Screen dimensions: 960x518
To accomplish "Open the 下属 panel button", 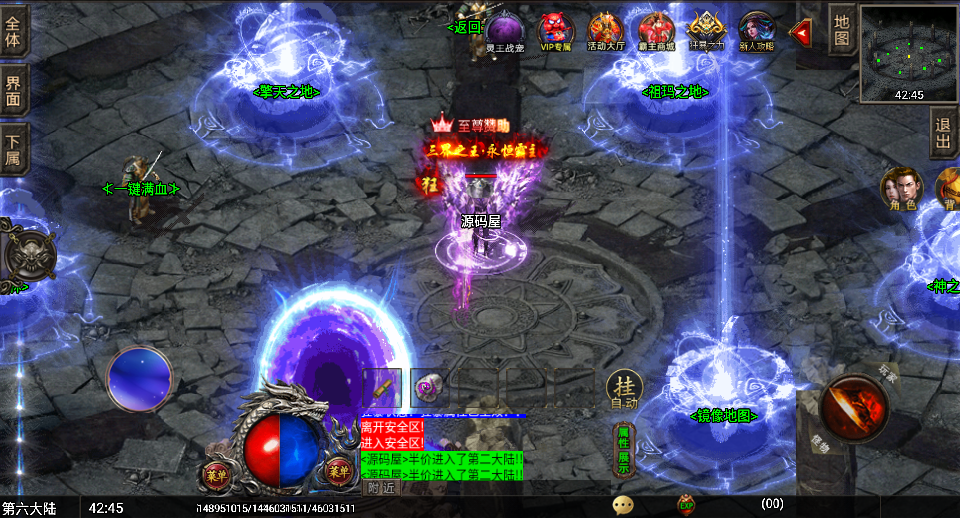I will click(13, 149).
